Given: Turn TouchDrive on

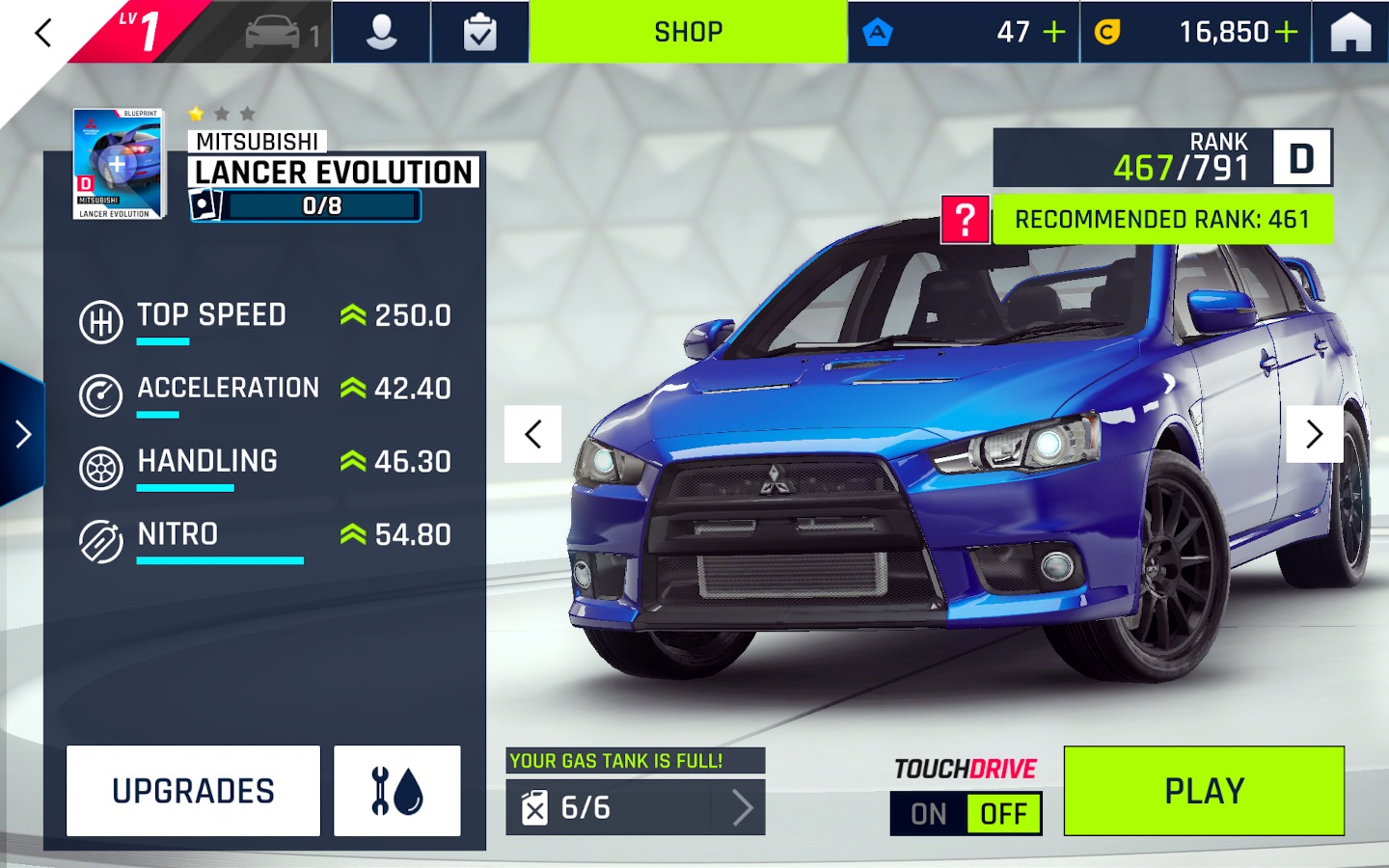Looking at the screenshot, I should coord(928,814).
